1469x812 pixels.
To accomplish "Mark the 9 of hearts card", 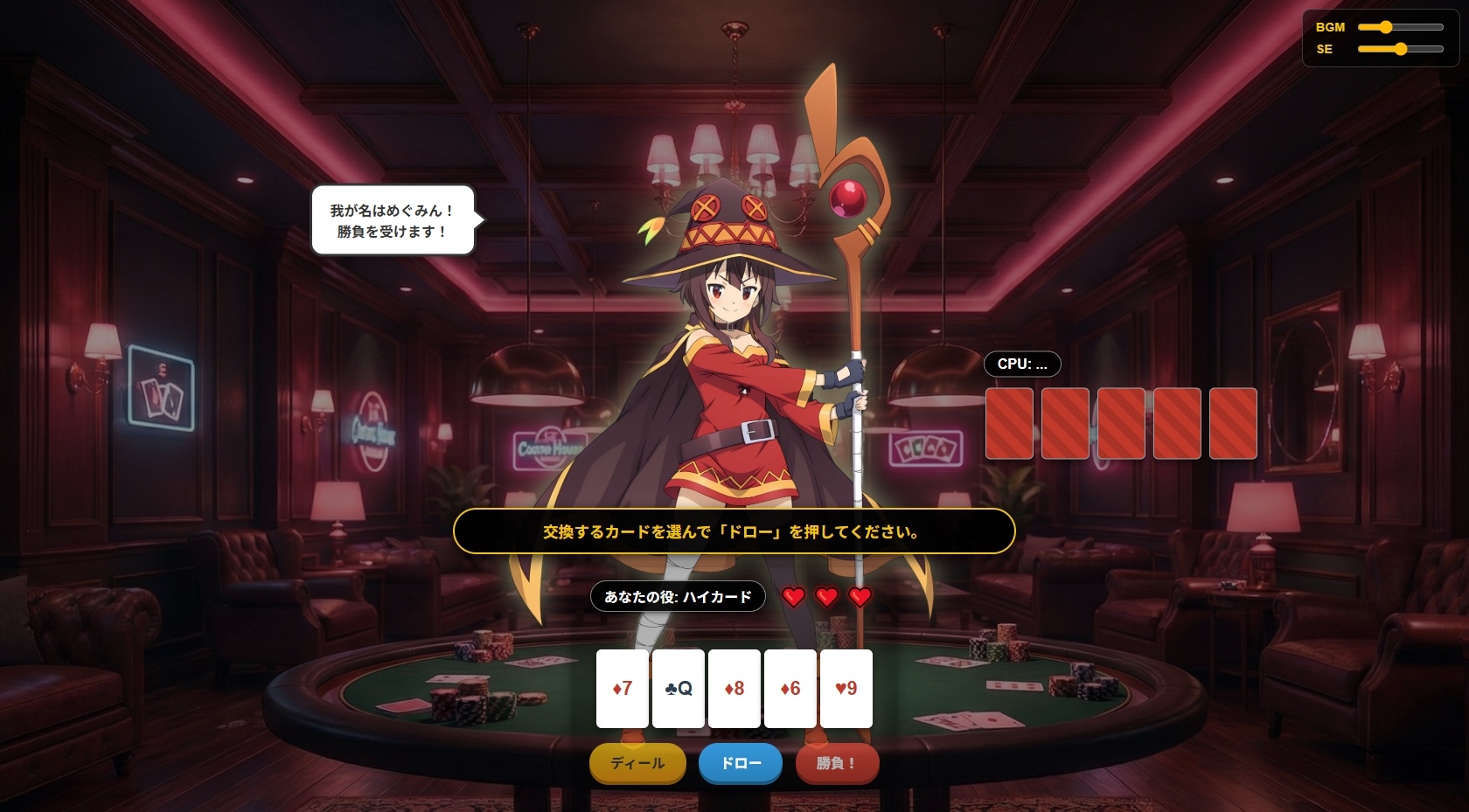I will (x=846, y=689).
